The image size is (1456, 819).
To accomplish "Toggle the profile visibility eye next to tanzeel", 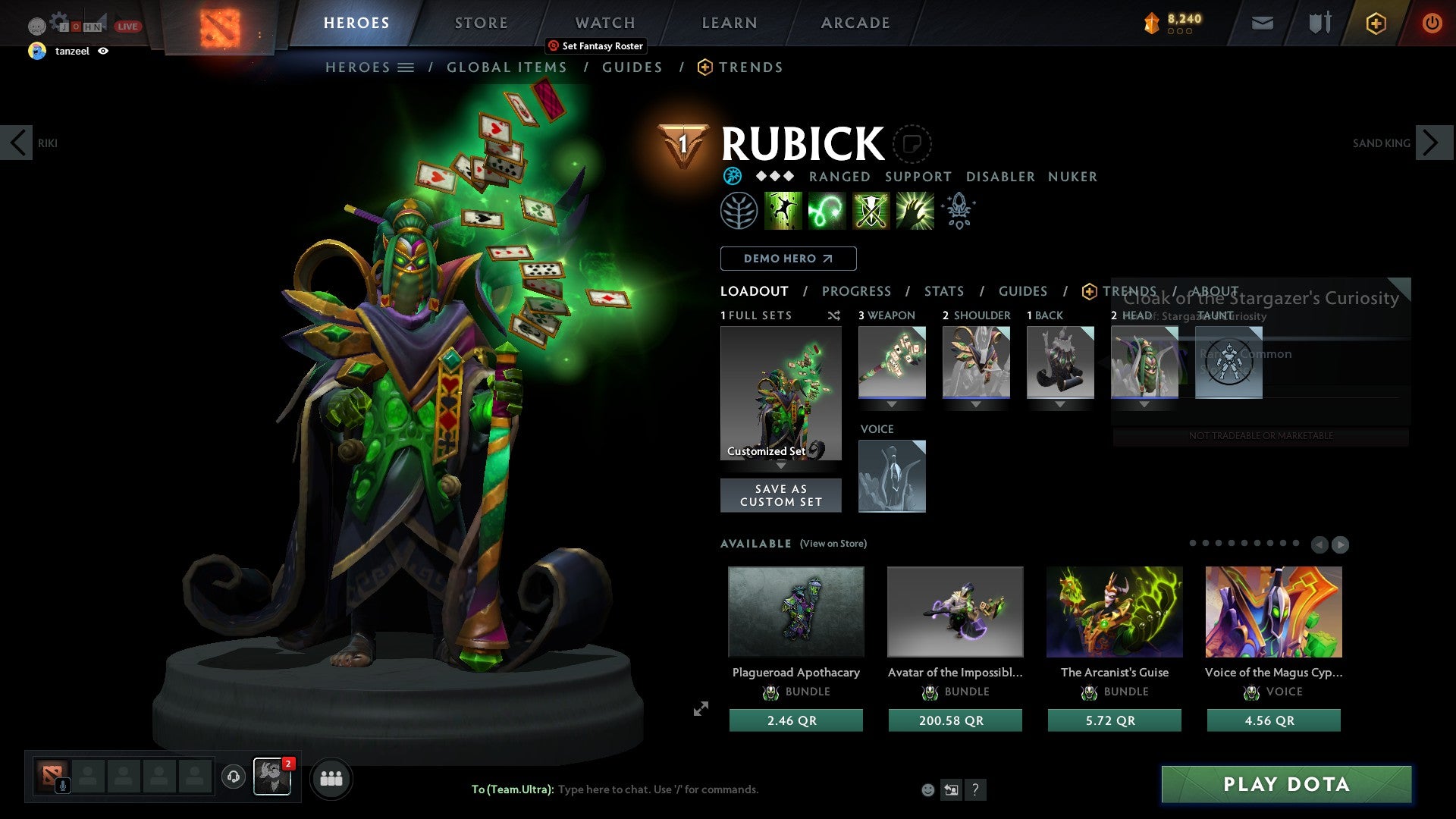I will point(104,52).
